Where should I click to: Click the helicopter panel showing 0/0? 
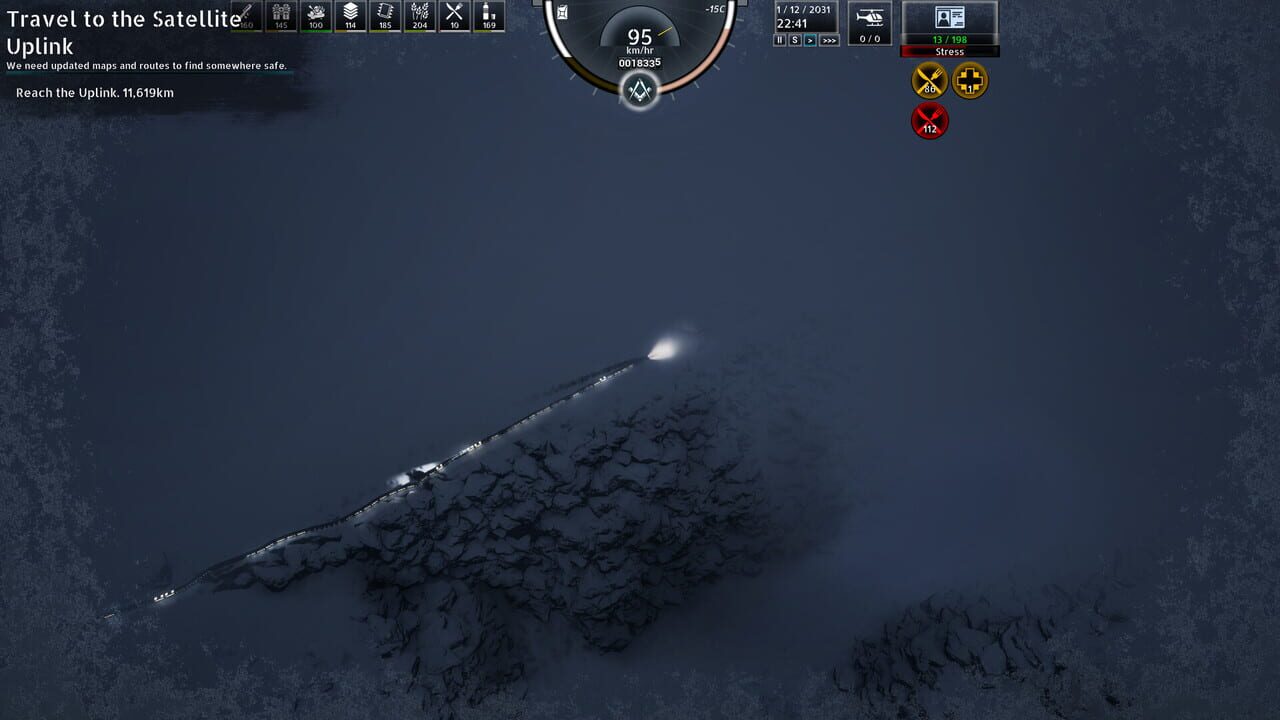(868, 22)
